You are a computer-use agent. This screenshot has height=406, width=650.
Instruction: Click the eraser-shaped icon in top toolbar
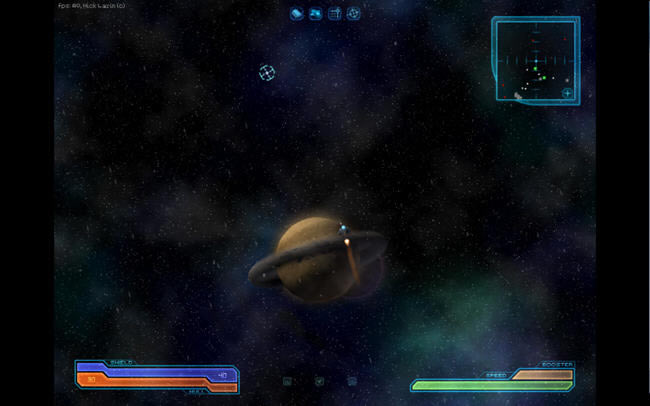click(297, 14)
